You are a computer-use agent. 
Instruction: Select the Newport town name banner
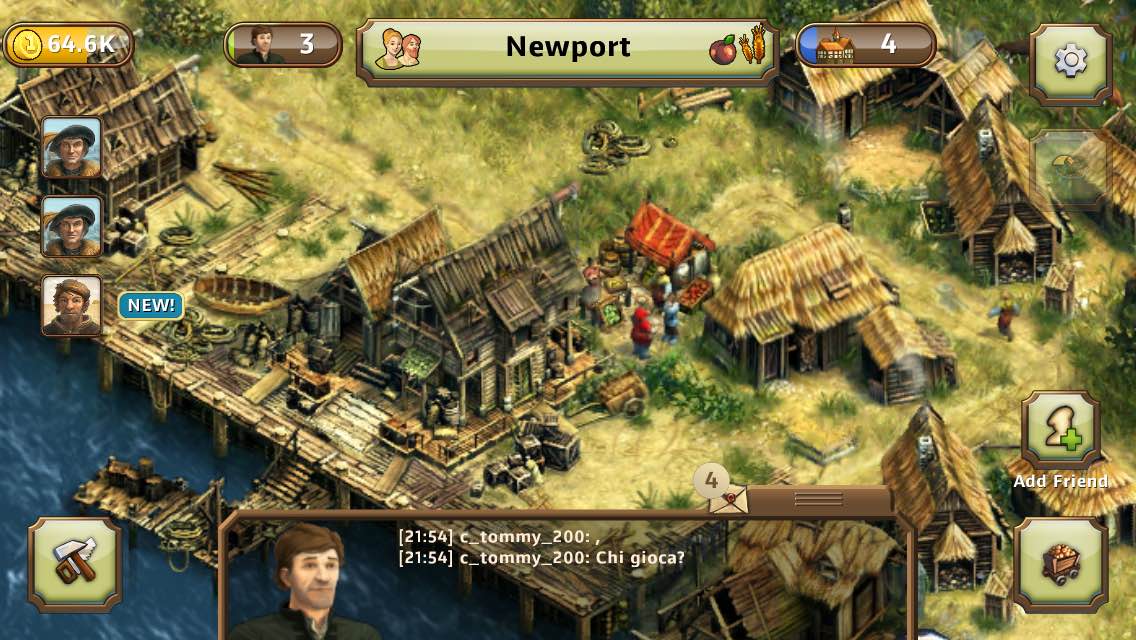567,47
